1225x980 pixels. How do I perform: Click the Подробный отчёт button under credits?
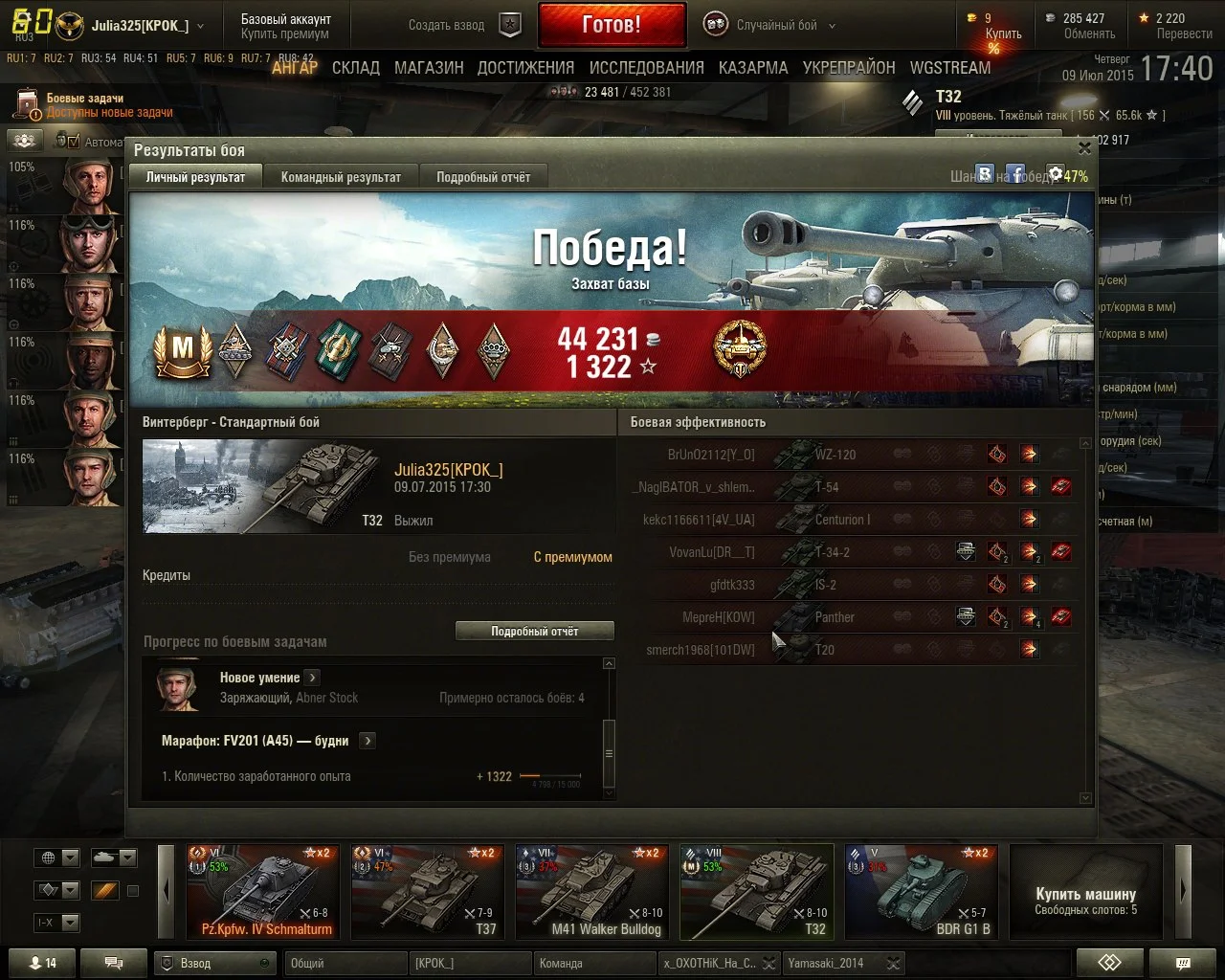534,632
